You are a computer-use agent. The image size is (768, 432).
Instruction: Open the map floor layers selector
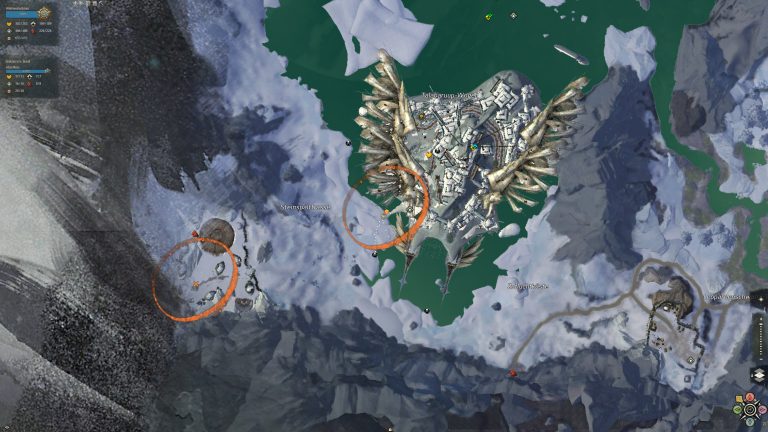pyautogui.click(x=757, y=376)
